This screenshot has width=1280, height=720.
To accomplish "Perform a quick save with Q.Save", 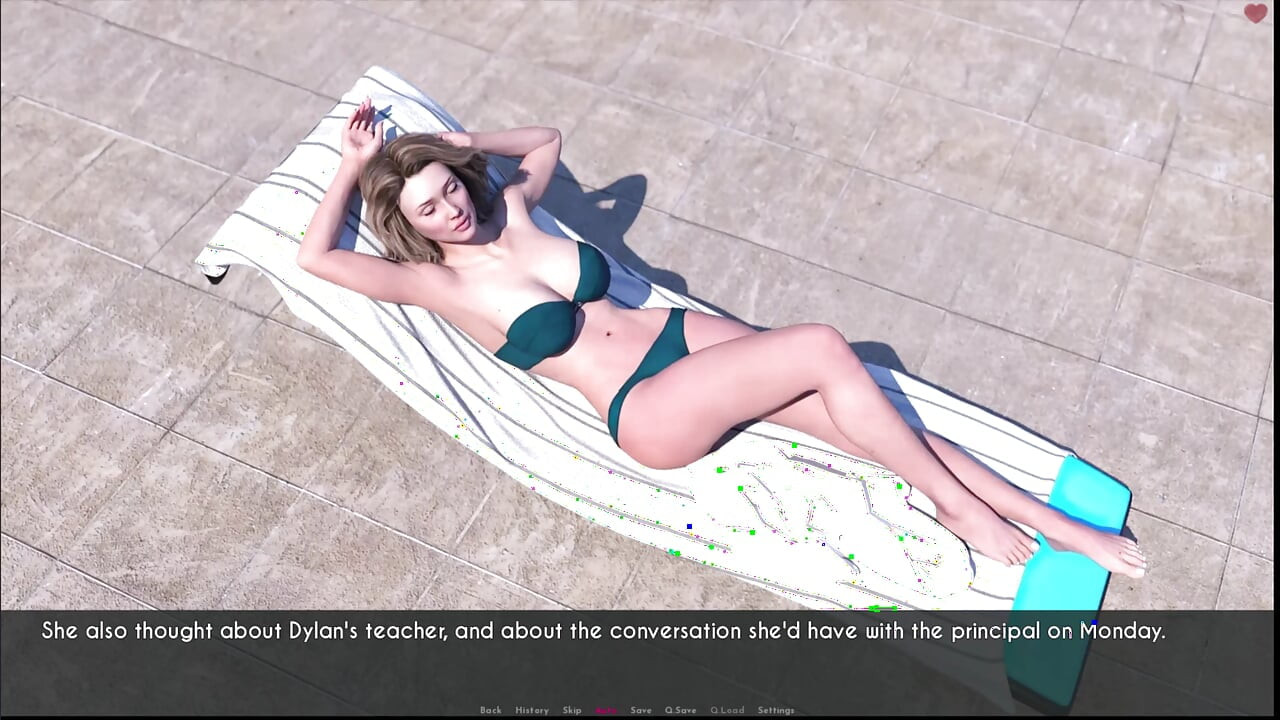I will pyautogui.click(x=681, y=710).
